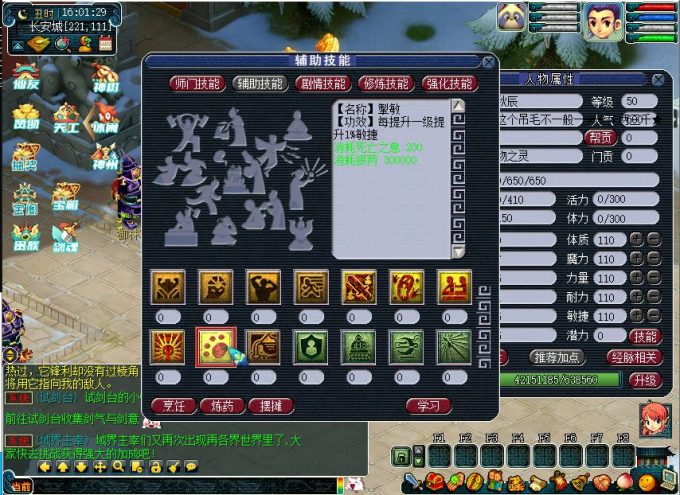Image resolution: width=680 pixels, height=495 pixels.
Task: Select the 强化技能 tab
Action: [x=449, y=84]
